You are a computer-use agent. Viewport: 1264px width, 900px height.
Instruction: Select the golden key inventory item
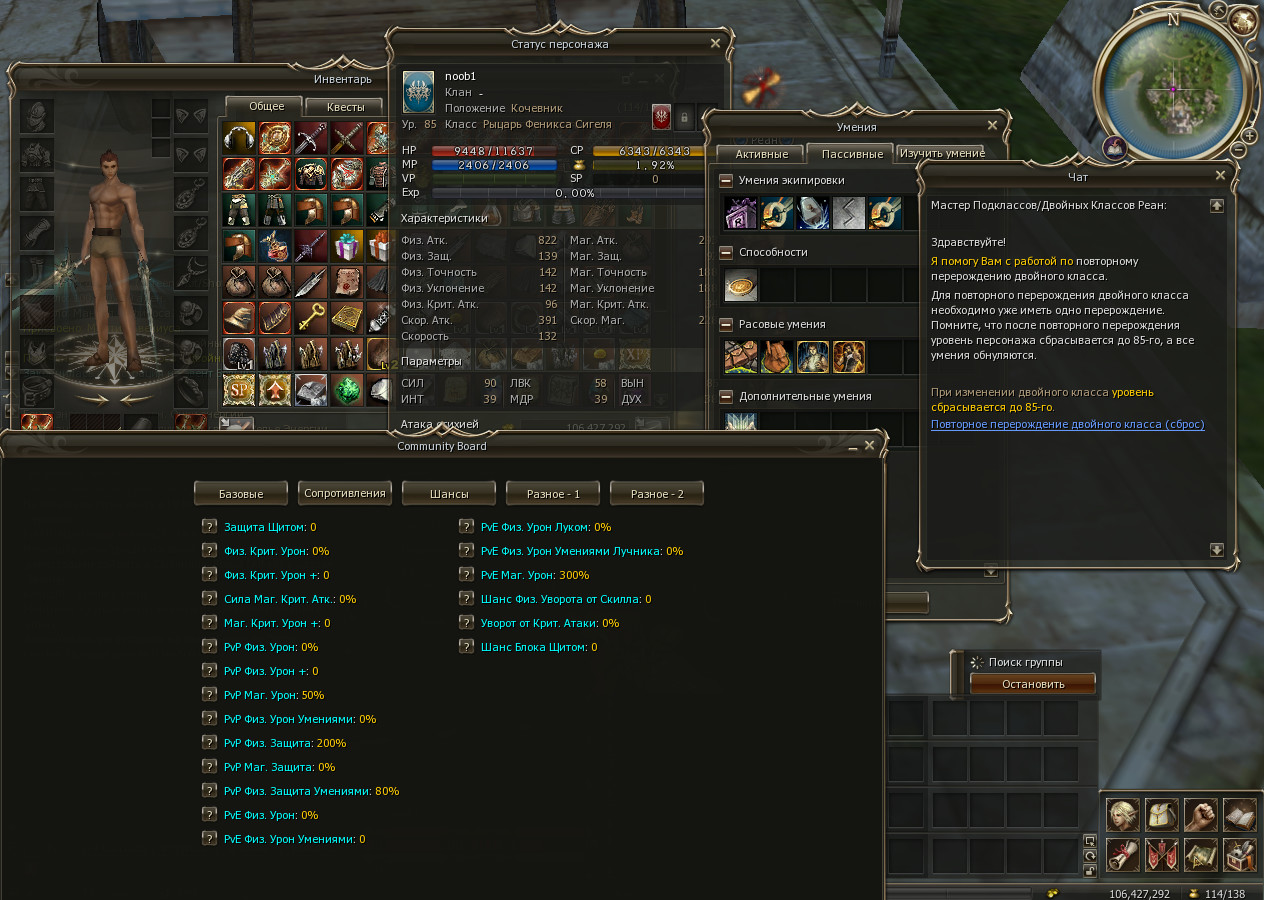pyautogui.click(x=310, y=318)
